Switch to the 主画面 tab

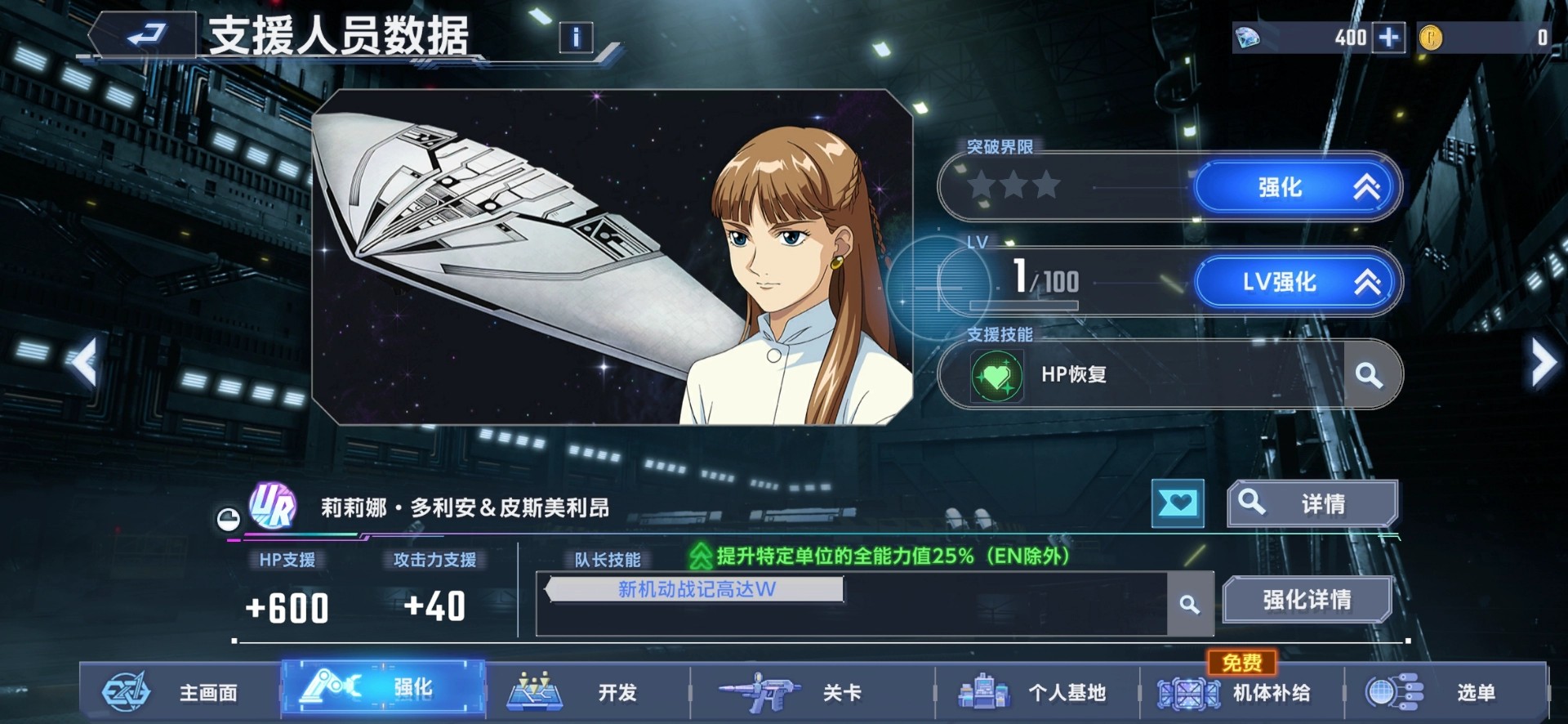(171, 692)
